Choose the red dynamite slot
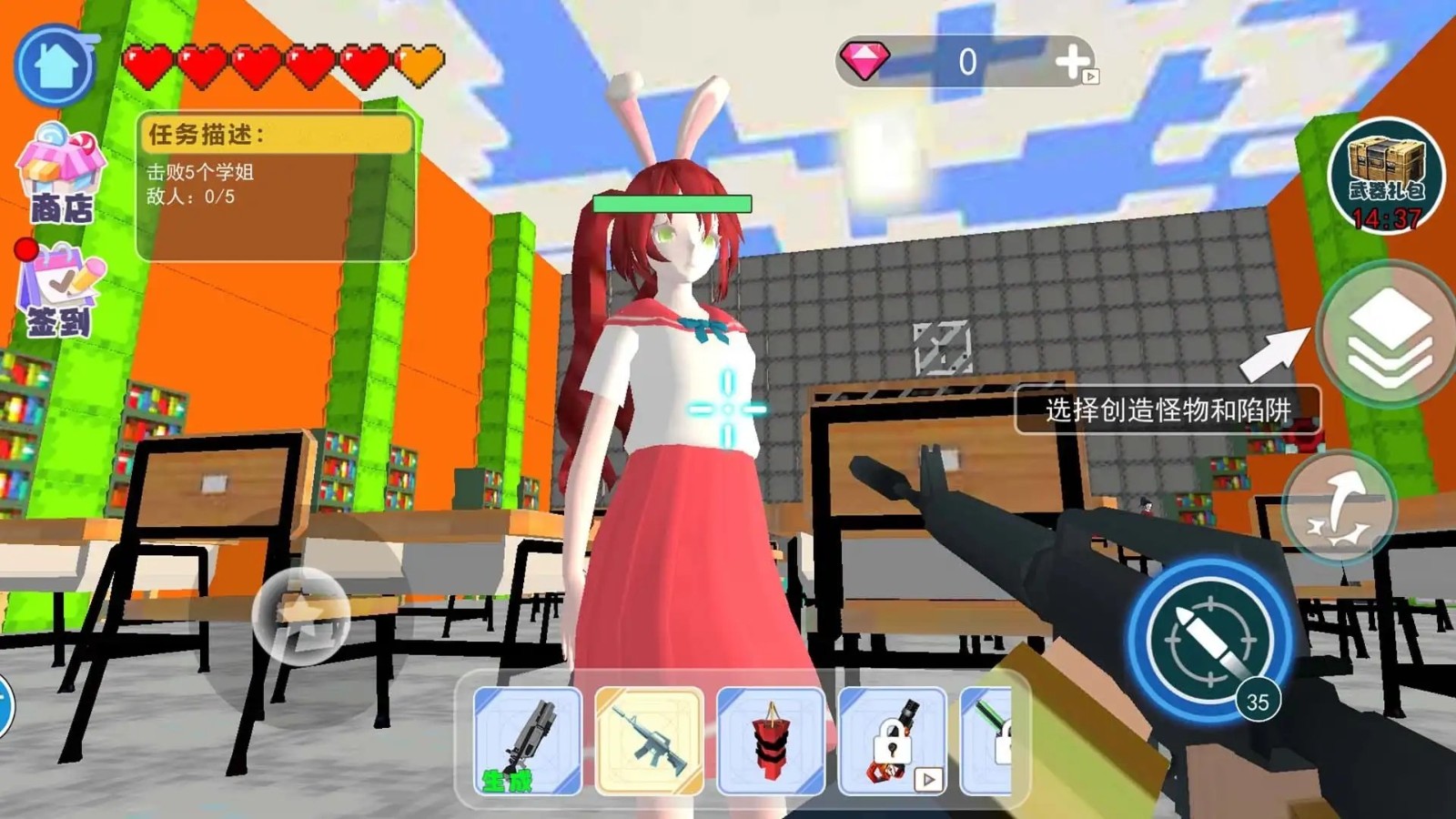The image size is (1456, 819). click(771, 741)
